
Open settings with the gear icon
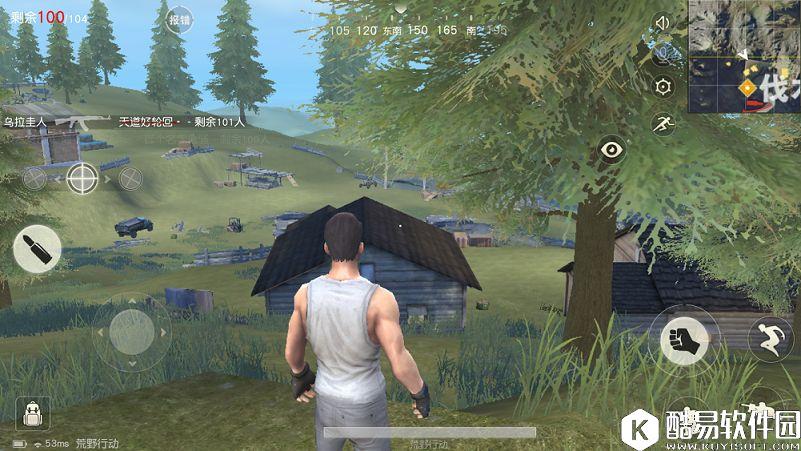(x=661, y=88)
